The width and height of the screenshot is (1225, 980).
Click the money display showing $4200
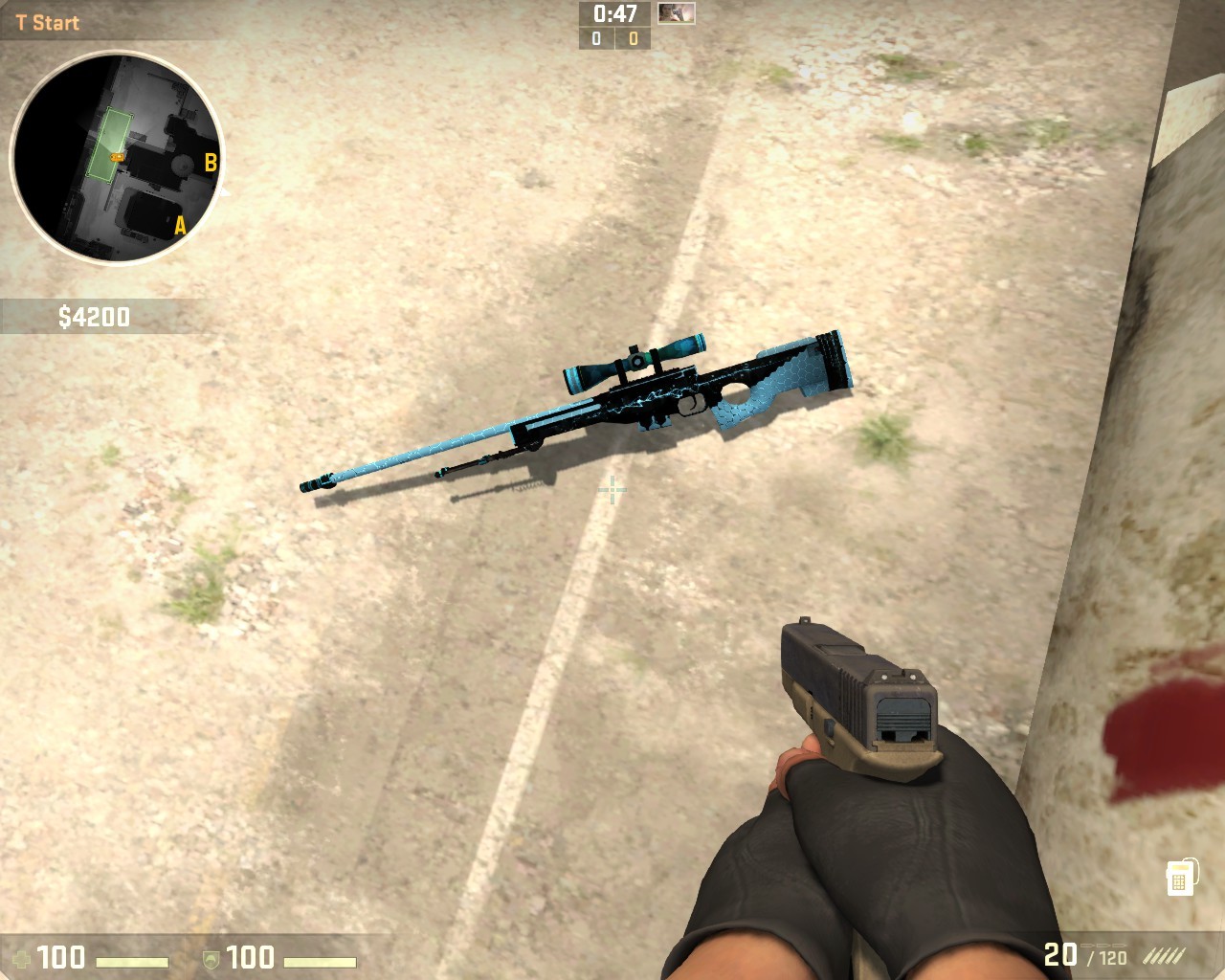[x=94, y=313]
